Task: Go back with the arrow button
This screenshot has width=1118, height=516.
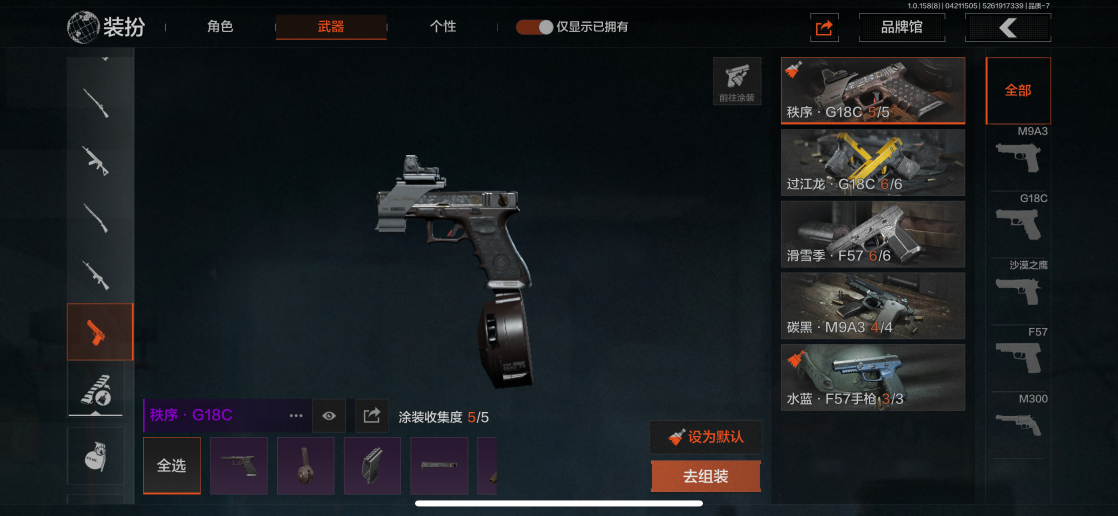Action: click(x=1007, y=28)
